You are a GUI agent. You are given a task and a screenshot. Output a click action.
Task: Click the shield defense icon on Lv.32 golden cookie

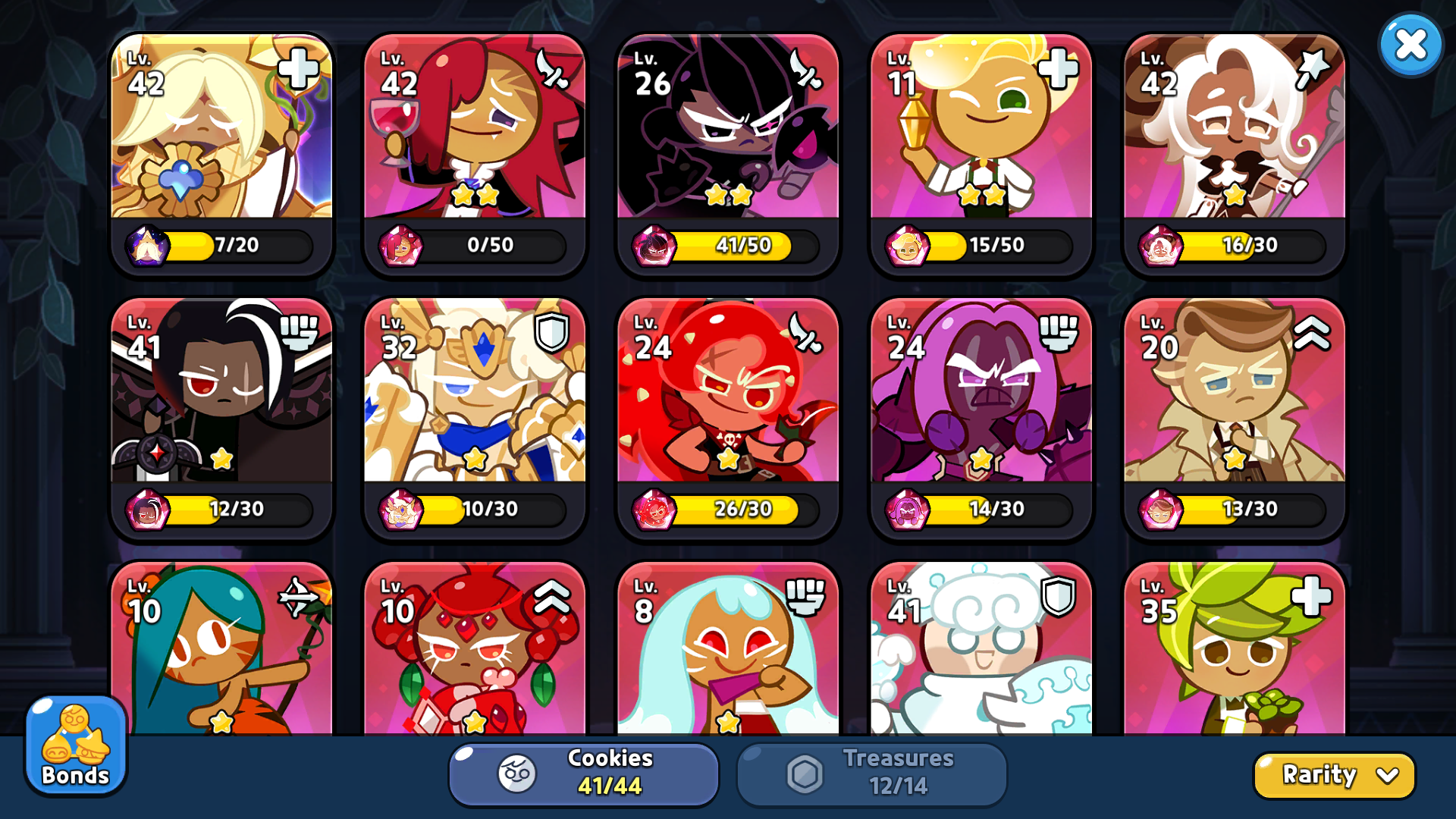click(x=553, y=332)
